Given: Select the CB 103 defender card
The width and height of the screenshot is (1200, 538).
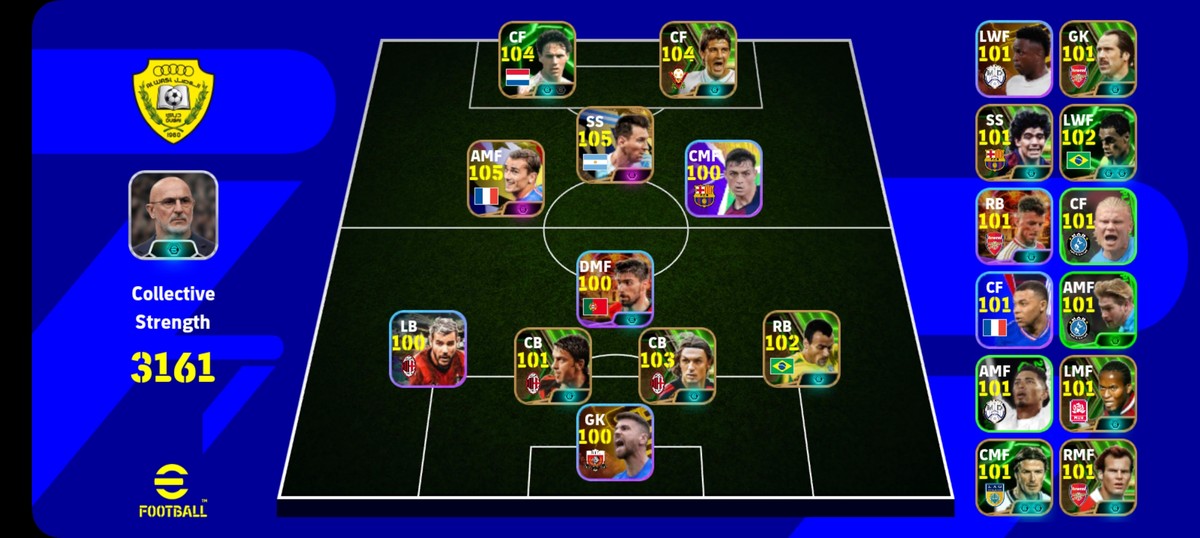Looking at the screenshot, I should [x=677, y=365].
